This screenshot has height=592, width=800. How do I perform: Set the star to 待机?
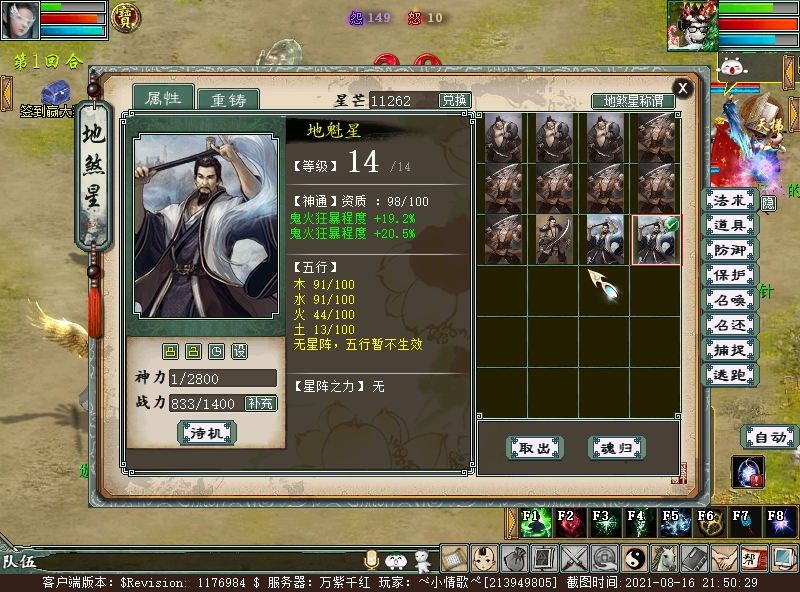(x=206, y=433)
